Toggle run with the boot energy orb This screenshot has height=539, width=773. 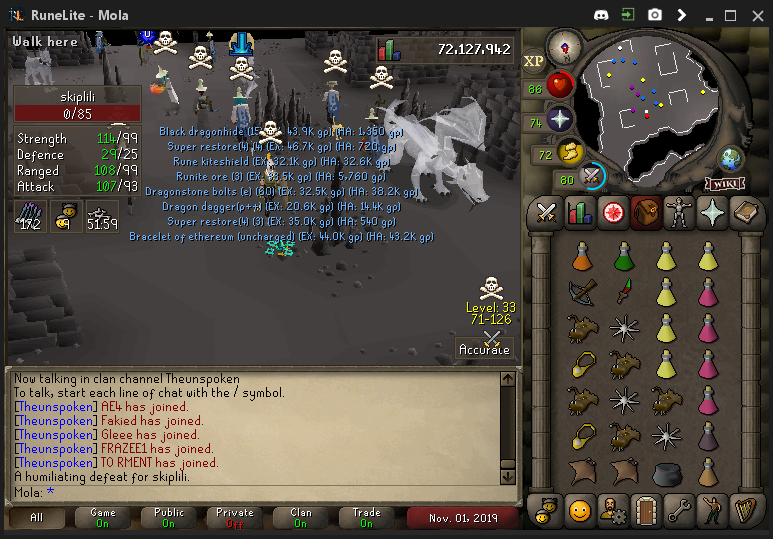click(x=569, y=153)
